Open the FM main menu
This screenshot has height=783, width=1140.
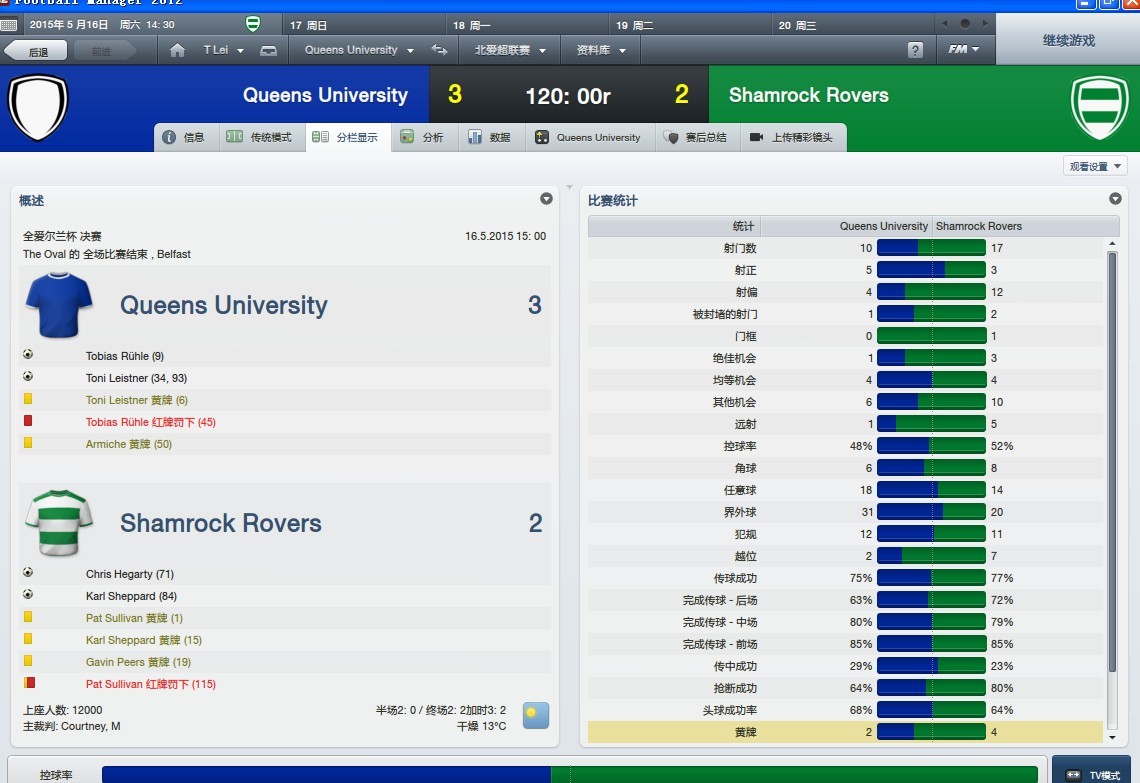(963, 50)
